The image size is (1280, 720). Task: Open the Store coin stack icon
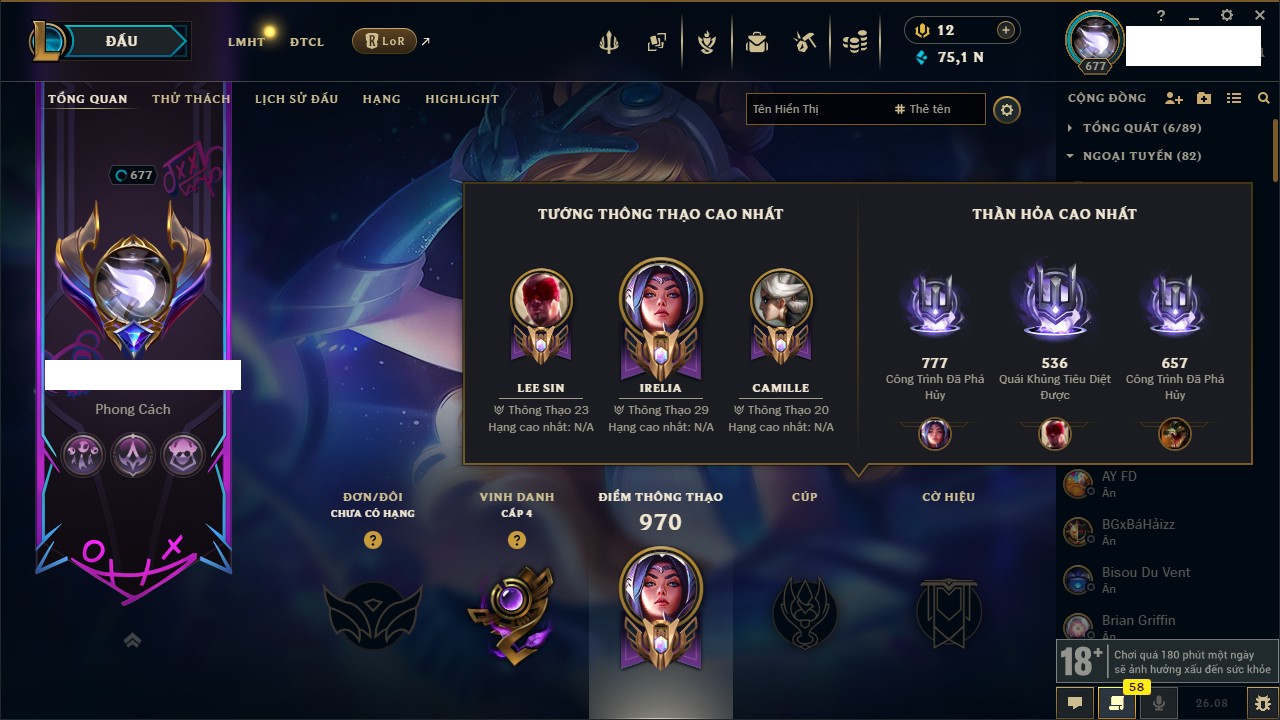(854, 42)
